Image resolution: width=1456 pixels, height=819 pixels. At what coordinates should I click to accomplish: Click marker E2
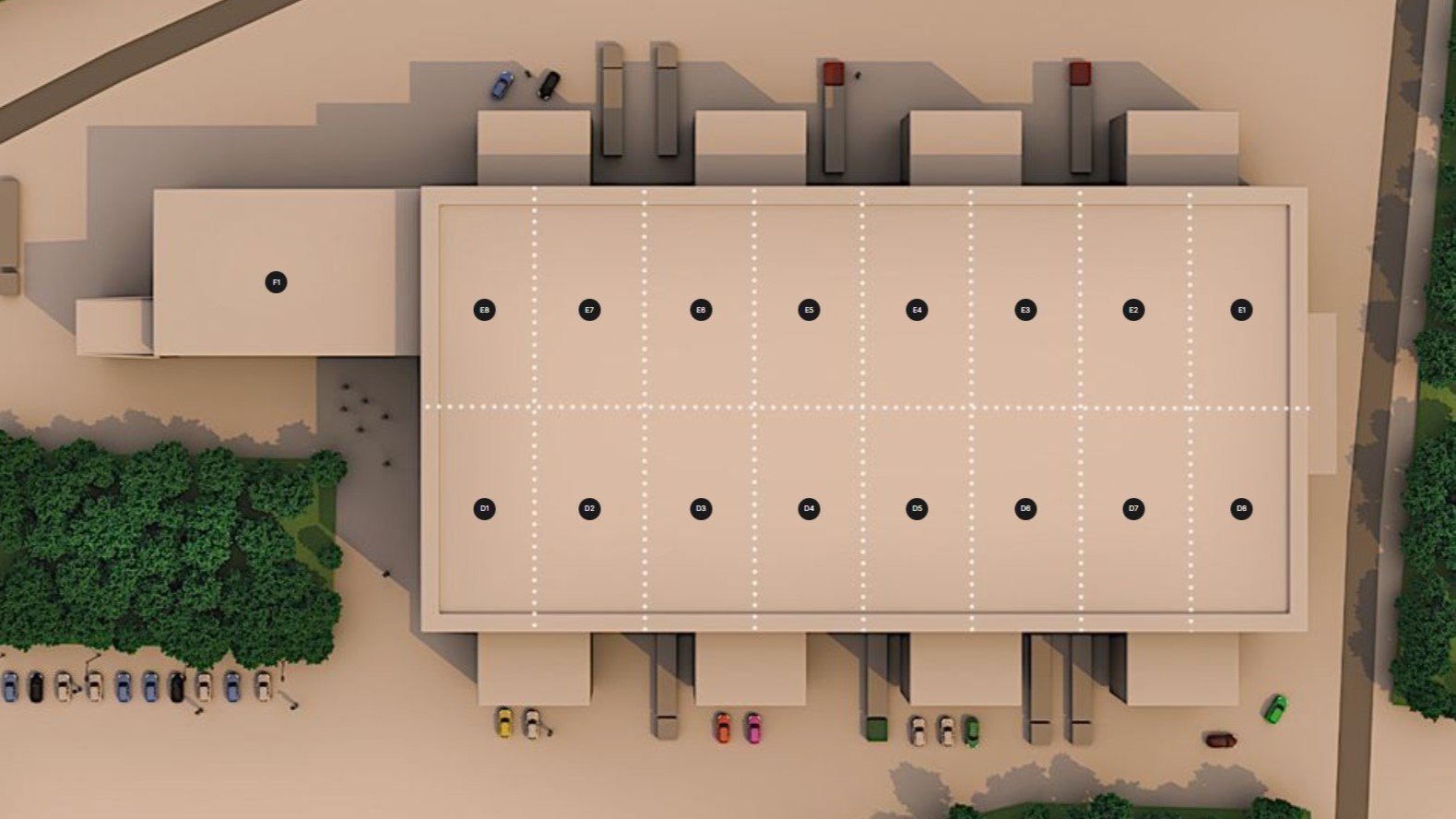[x=1133, y=310]
